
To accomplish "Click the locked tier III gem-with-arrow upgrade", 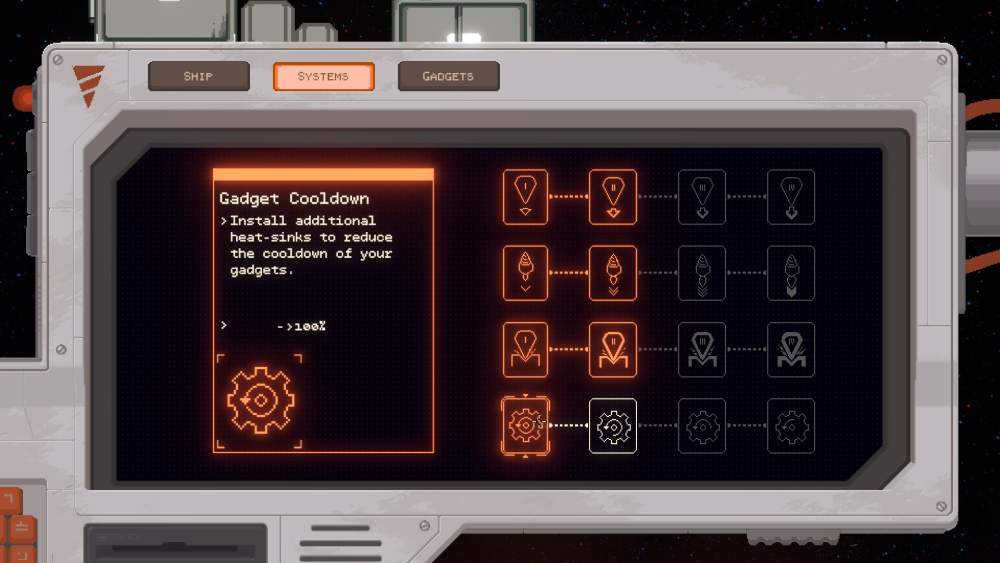I will click(702, 197).
